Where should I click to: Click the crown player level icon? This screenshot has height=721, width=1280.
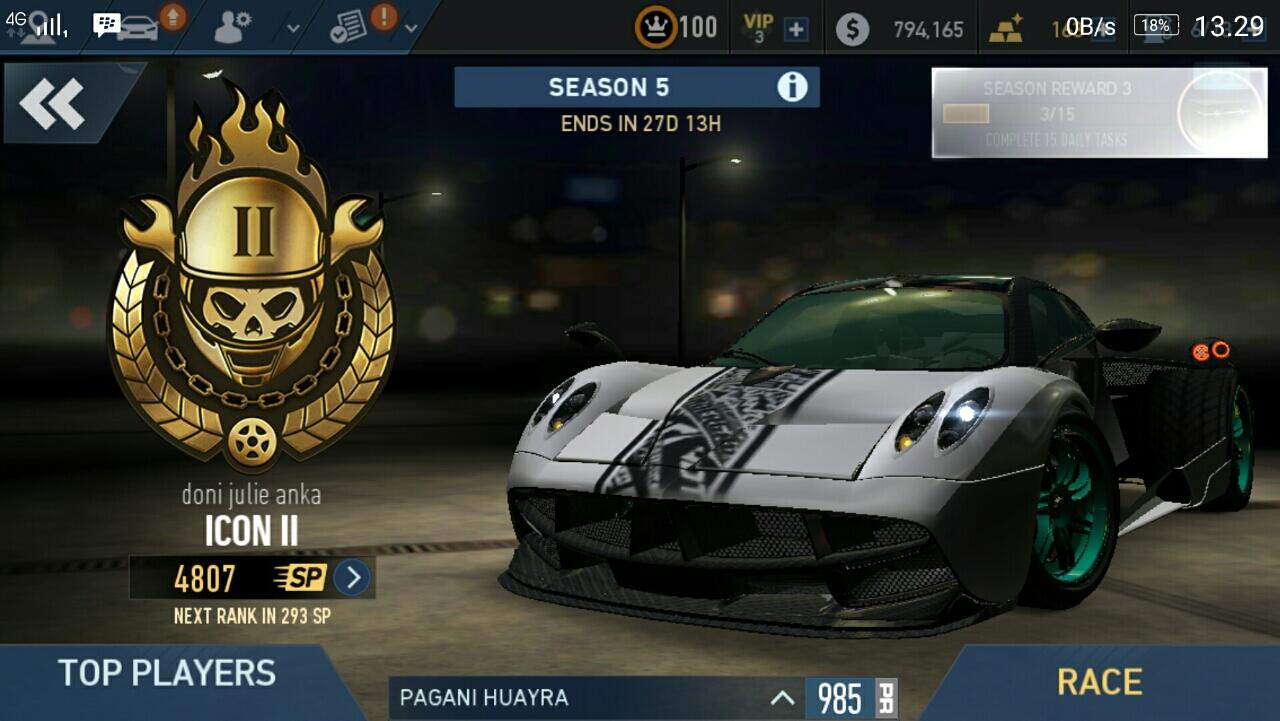pos(656,28)
